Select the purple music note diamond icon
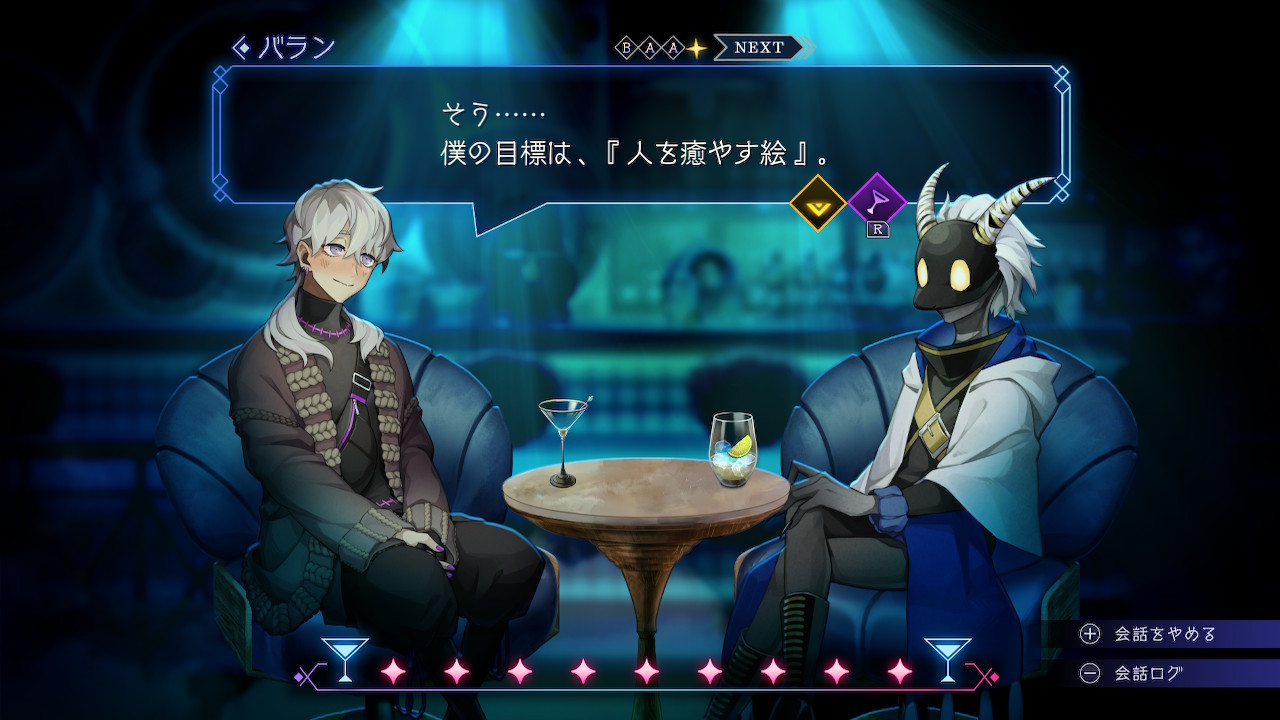1280x720 pixels. pyautogui.click(x=876, y=203)
